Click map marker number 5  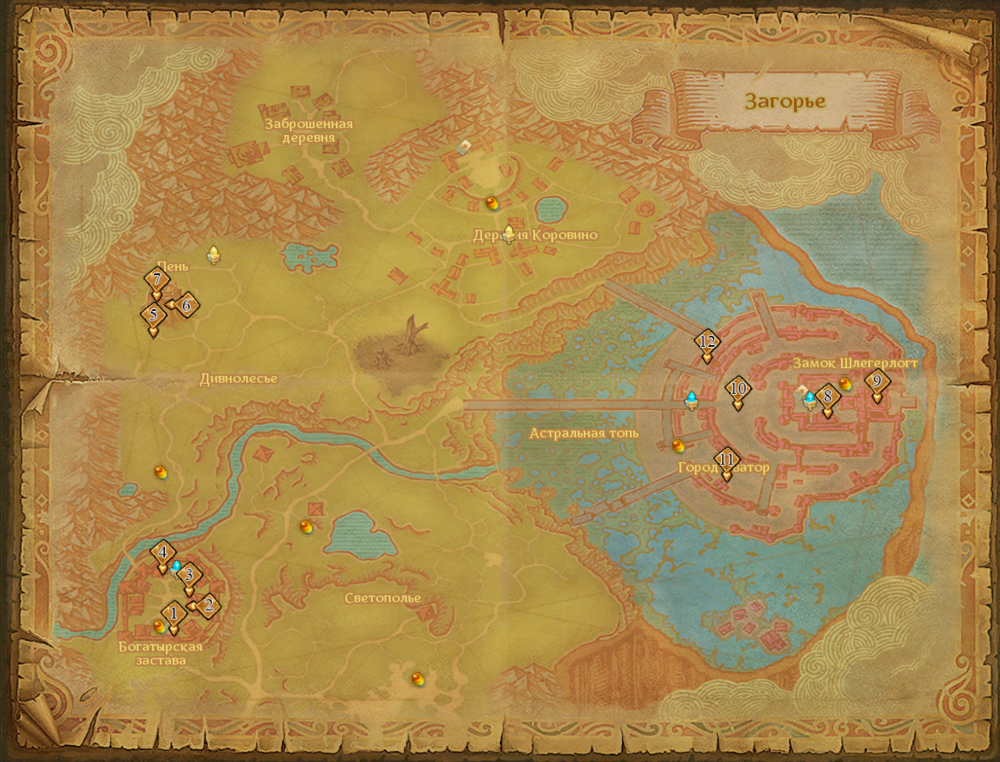pos(153,315)
